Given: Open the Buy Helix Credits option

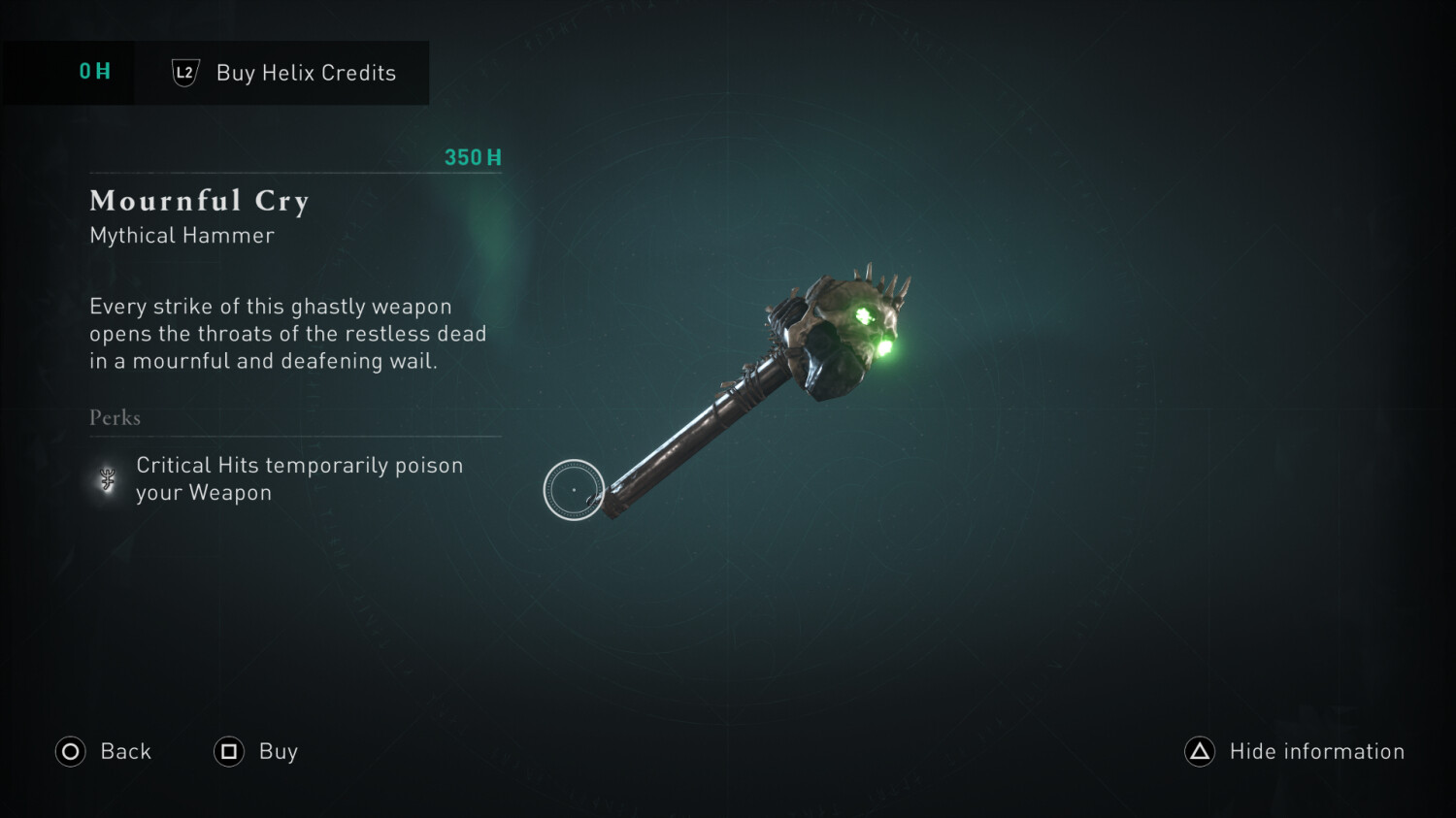Looking at the screenshot, I should click(x=283, y=73).
